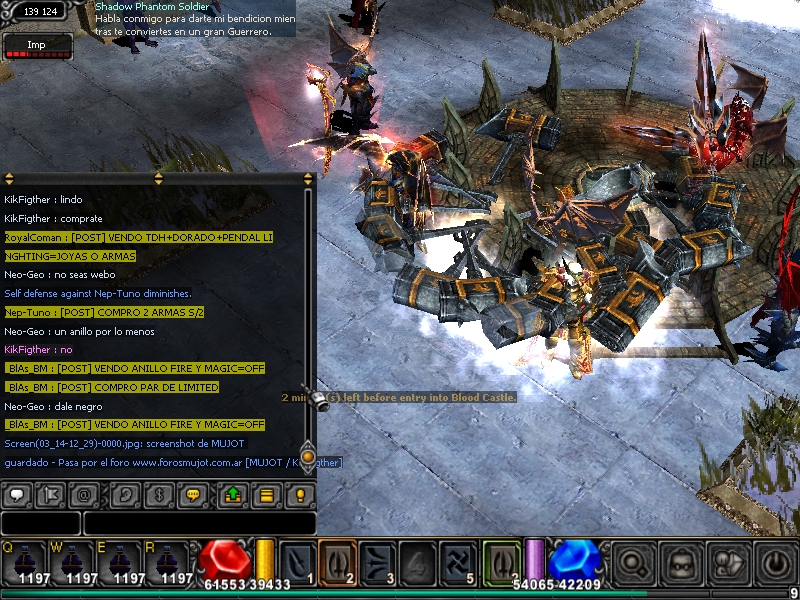This screenshot has height=600, width=800.
Task: Select the pinwheel skill in slot 5
Action: coord(458,560)
